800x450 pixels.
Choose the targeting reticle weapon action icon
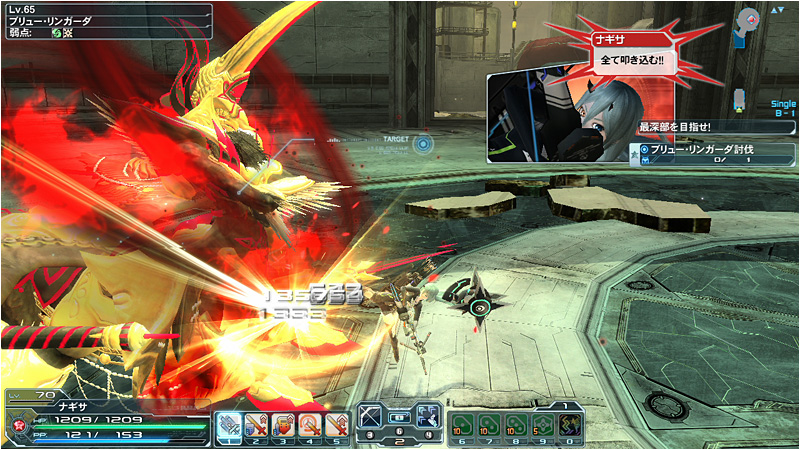[x=428, y=414]
